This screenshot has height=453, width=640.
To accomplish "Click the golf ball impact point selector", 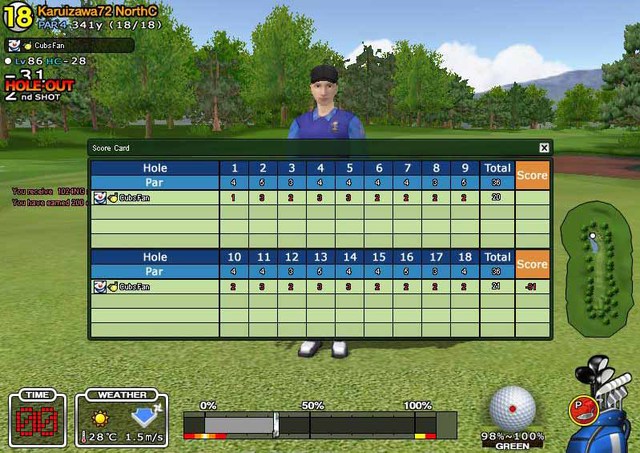I will coord(512,408).
